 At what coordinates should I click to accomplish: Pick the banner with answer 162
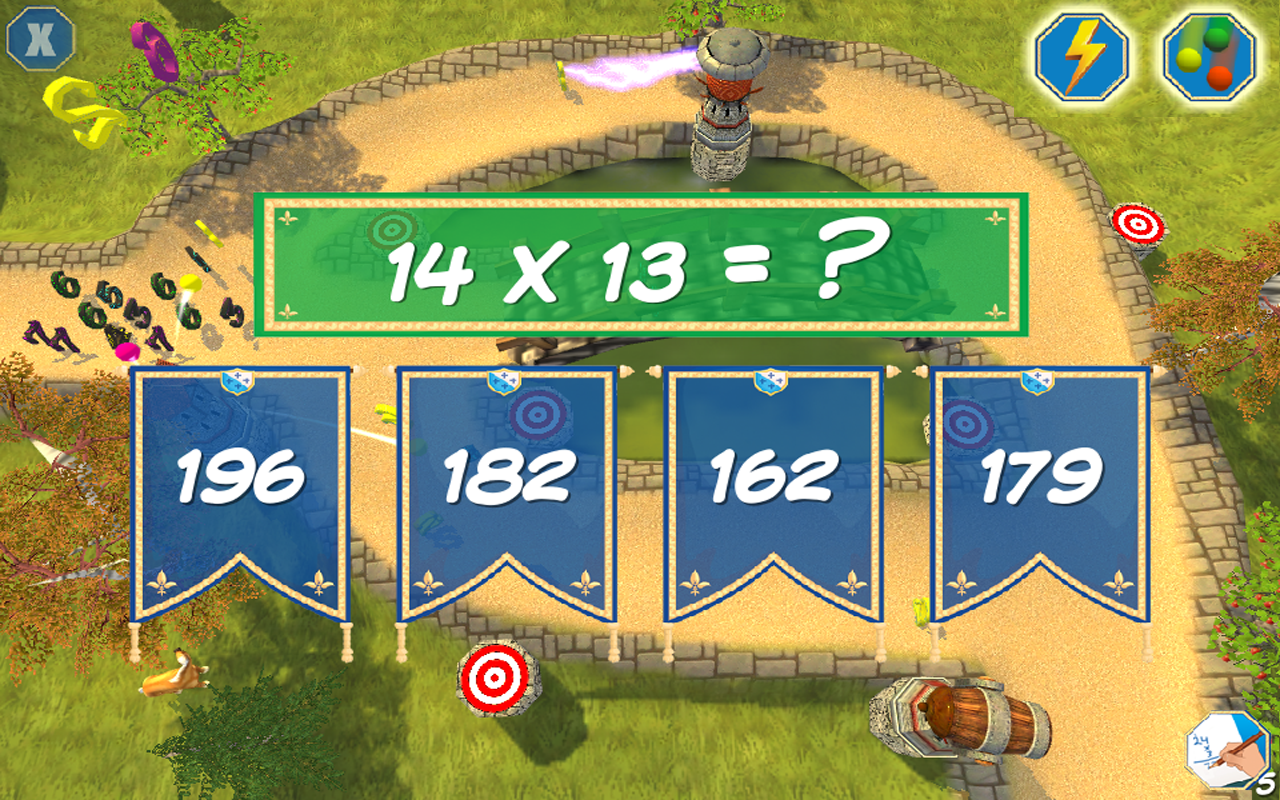[x=772, y=478]
